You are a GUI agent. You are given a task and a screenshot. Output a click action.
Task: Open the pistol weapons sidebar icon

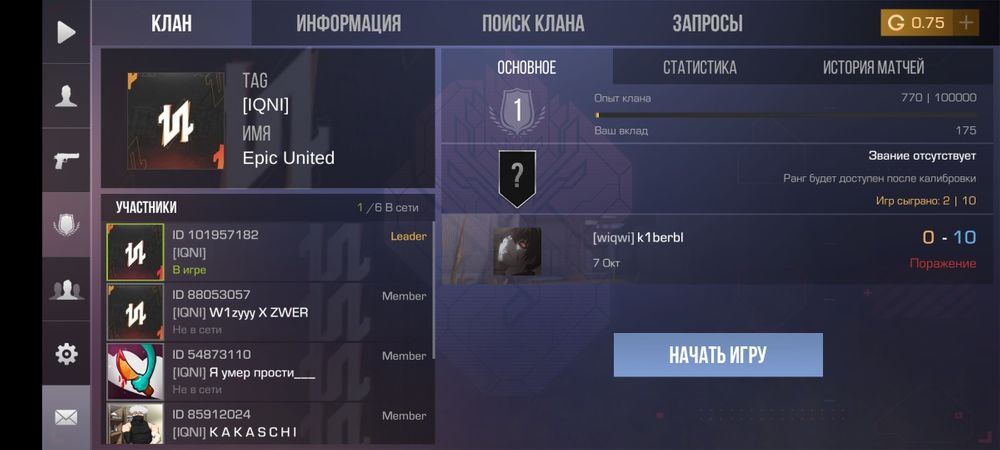(66, 160)
